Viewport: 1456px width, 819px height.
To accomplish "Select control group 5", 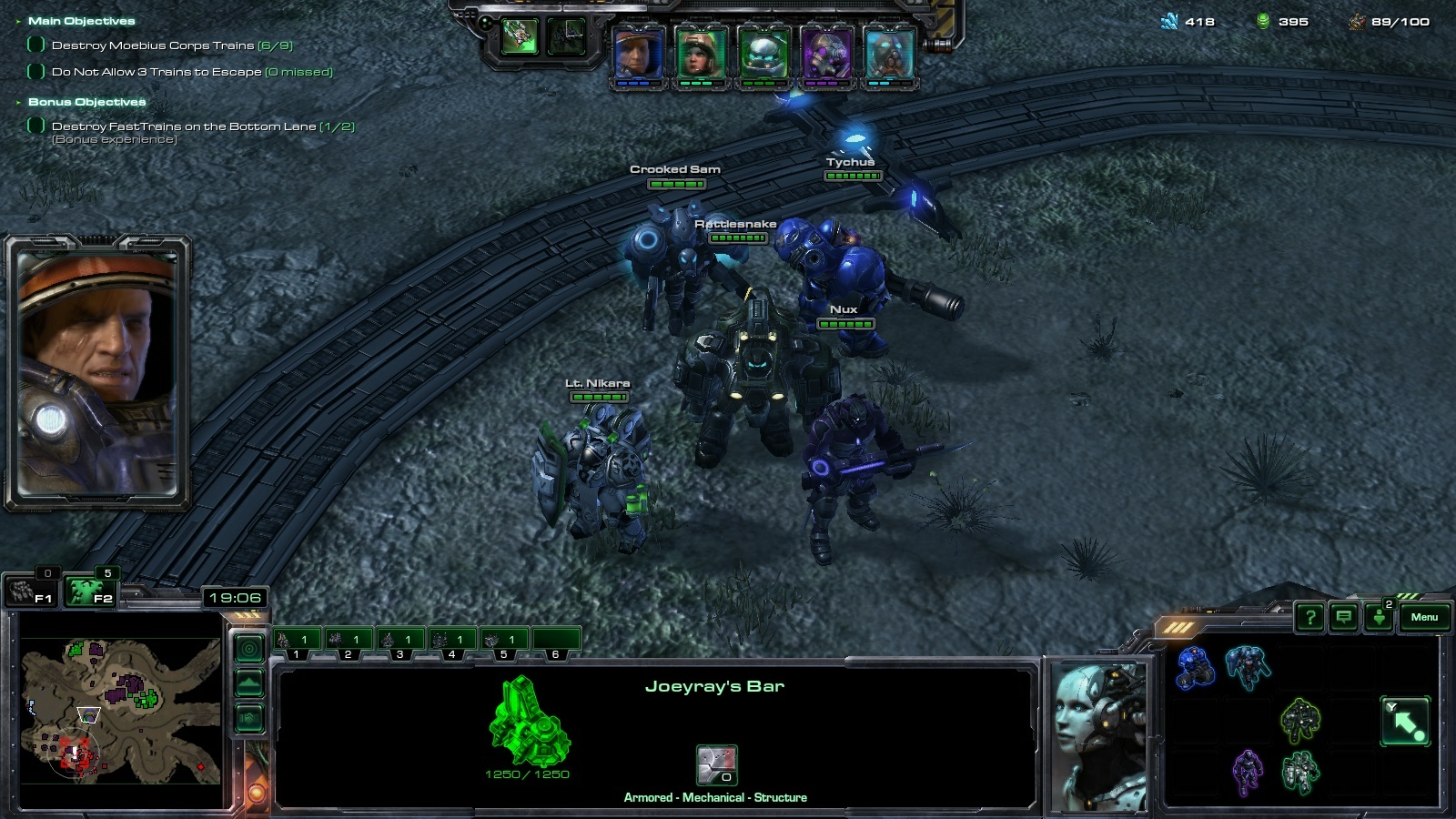I will (x=503, y=641).
